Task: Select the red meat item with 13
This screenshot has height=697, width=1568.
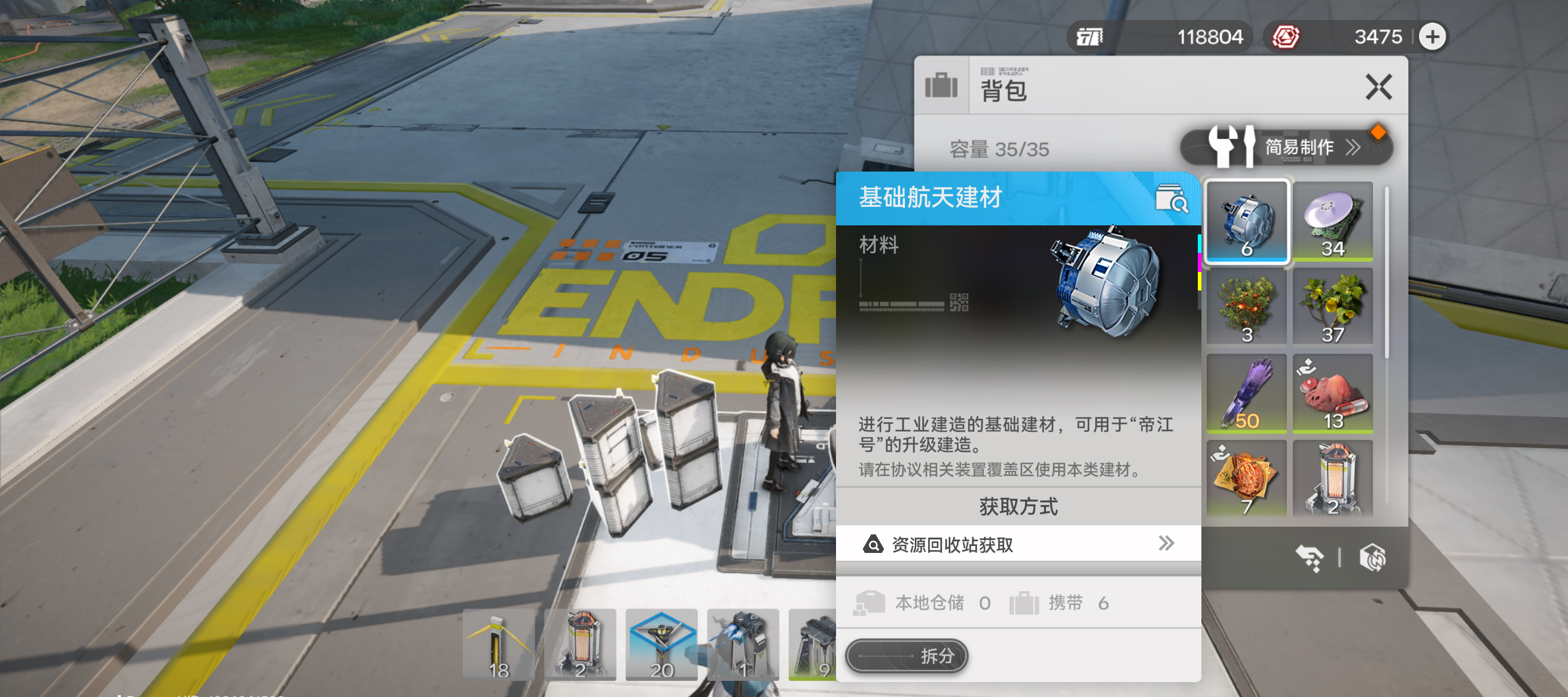Action: [x=1332, y=393]
